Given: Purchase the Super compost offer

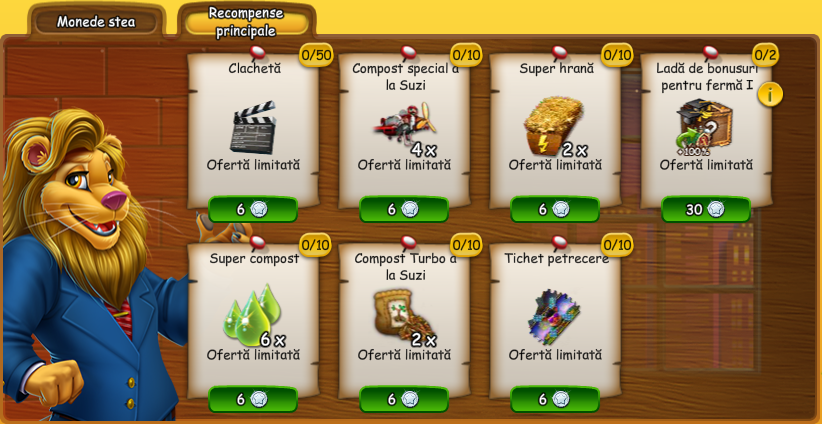Looking at the screenshot, I should [x=252, y=399].
